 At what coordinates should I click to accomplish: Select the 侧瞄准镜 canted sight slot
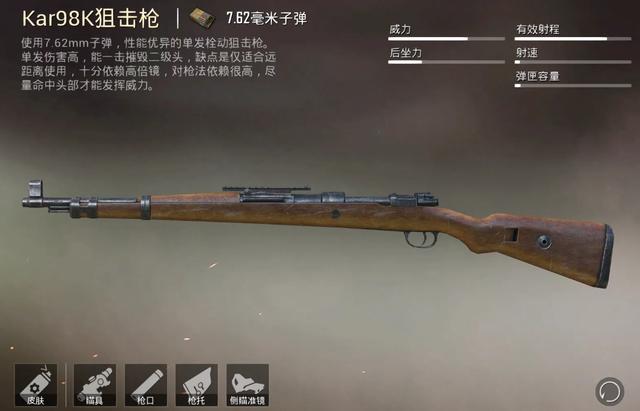click(247, 385)
